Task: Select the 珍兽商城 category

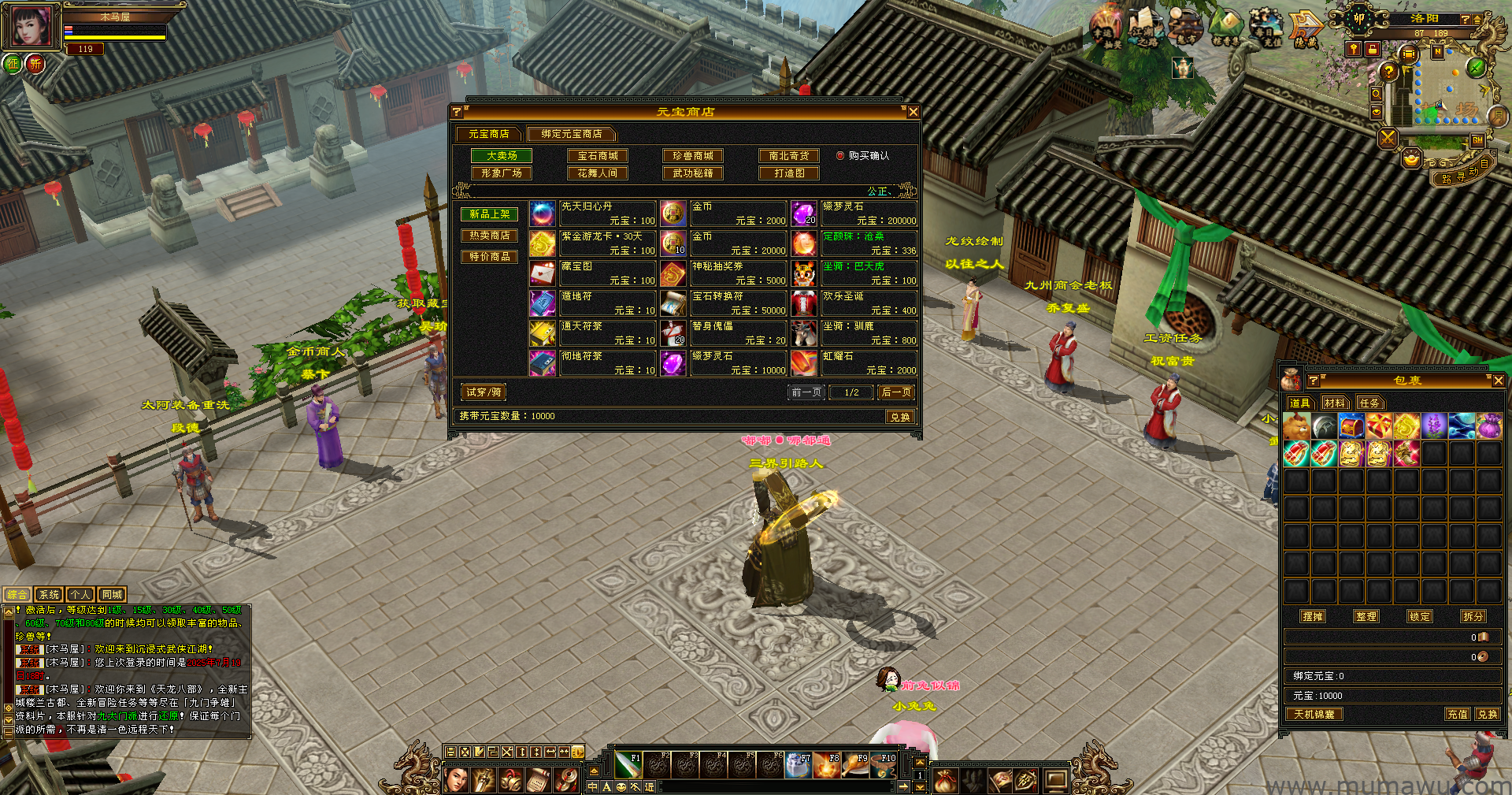Action: pos(693,156)
